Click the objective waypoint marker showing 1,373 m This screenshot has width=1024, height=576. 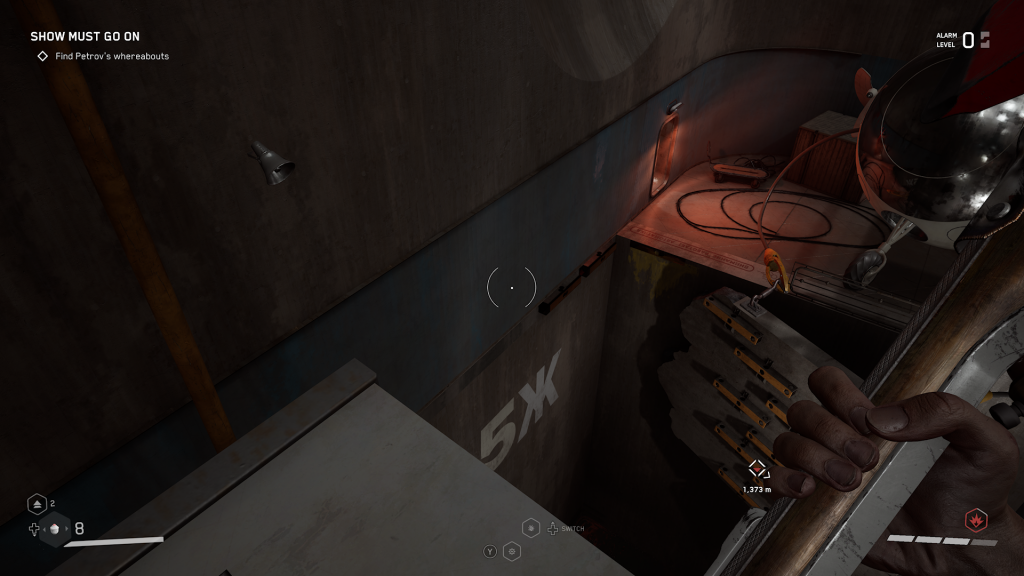tap(757, 469)
